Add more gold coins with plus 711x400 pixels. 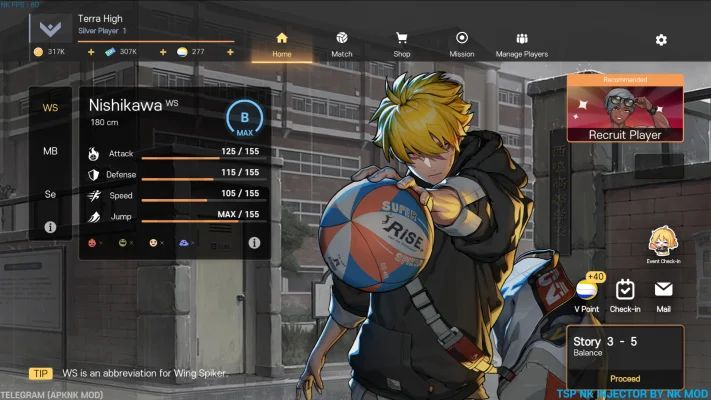(91, 52)
